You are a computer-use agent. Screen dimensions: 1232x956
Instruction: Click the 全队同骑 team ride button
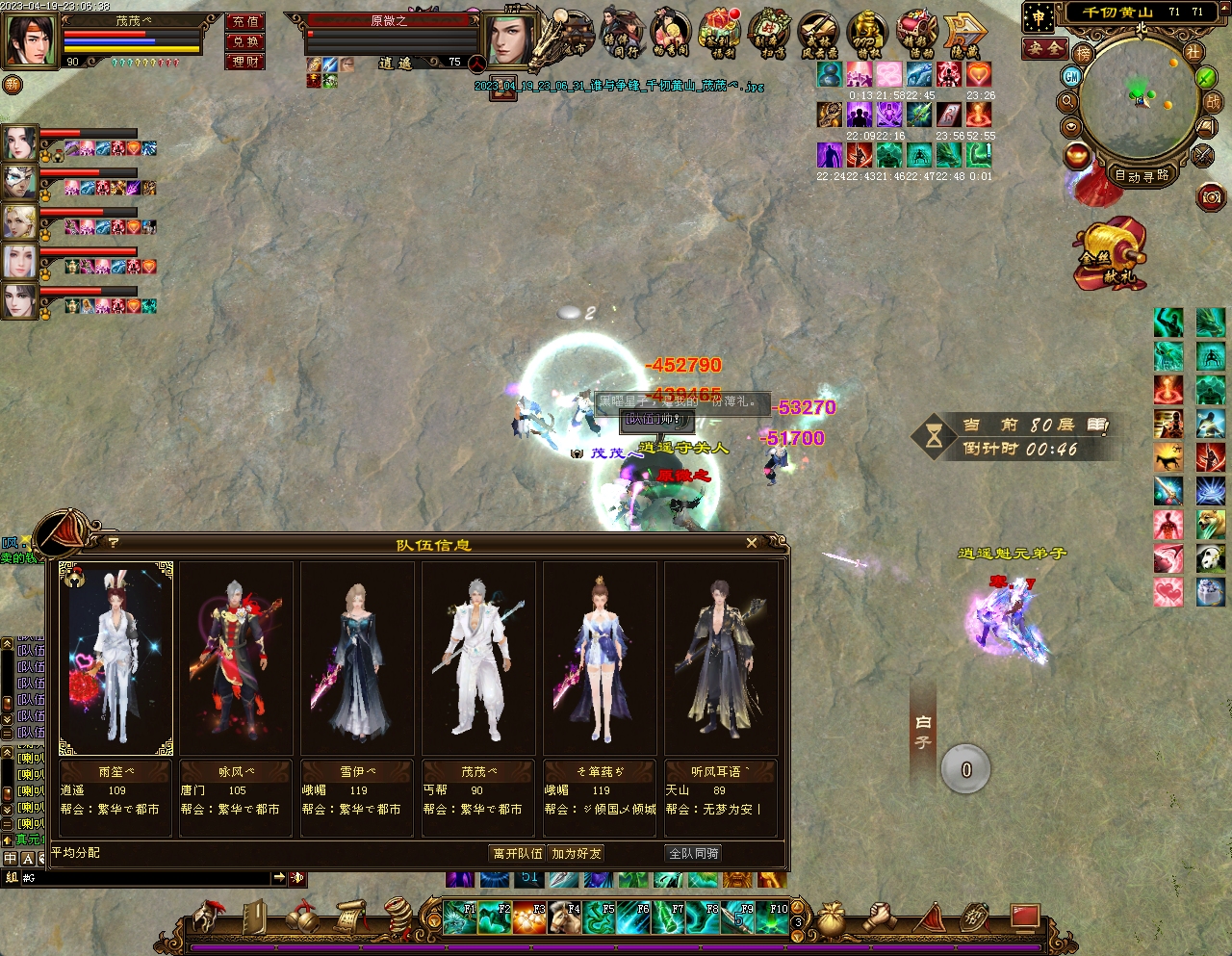(x=694, y=853)
